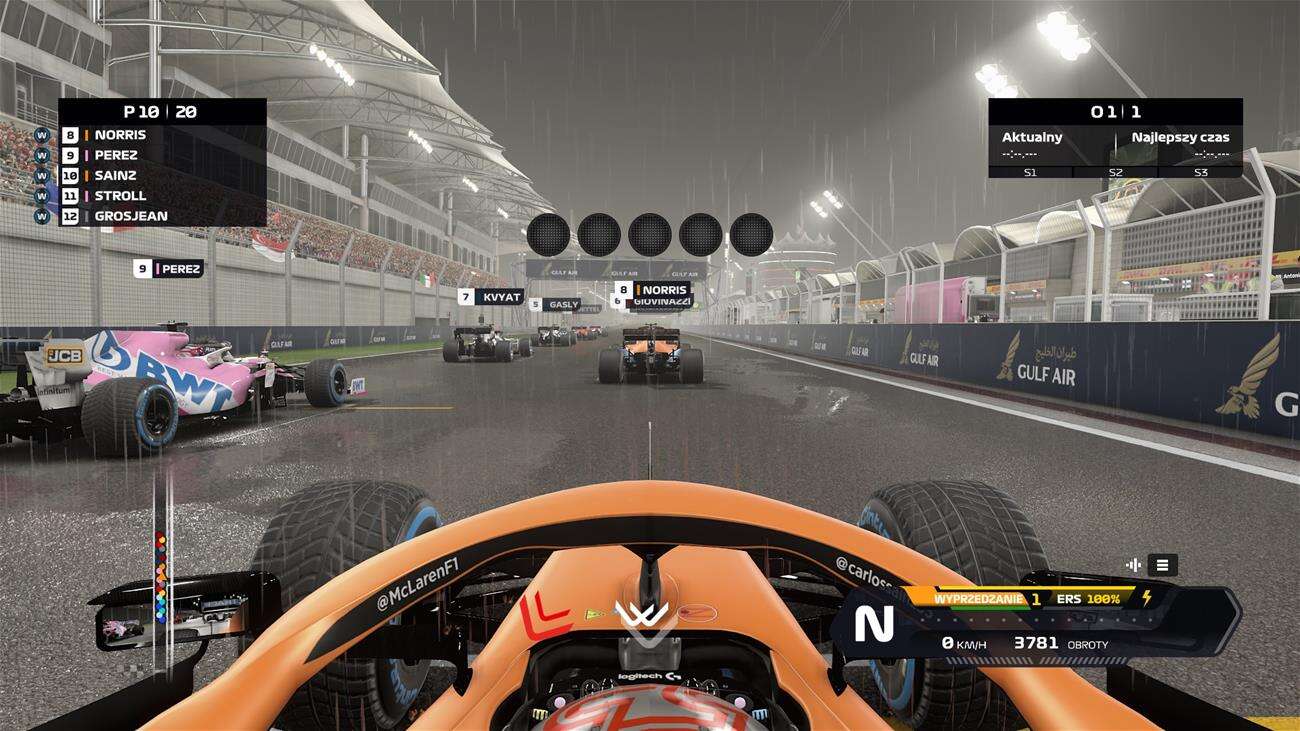Click the yellow ERS lightning bolt icon
1300x731 pixels.
click(x=1146, y=598)
